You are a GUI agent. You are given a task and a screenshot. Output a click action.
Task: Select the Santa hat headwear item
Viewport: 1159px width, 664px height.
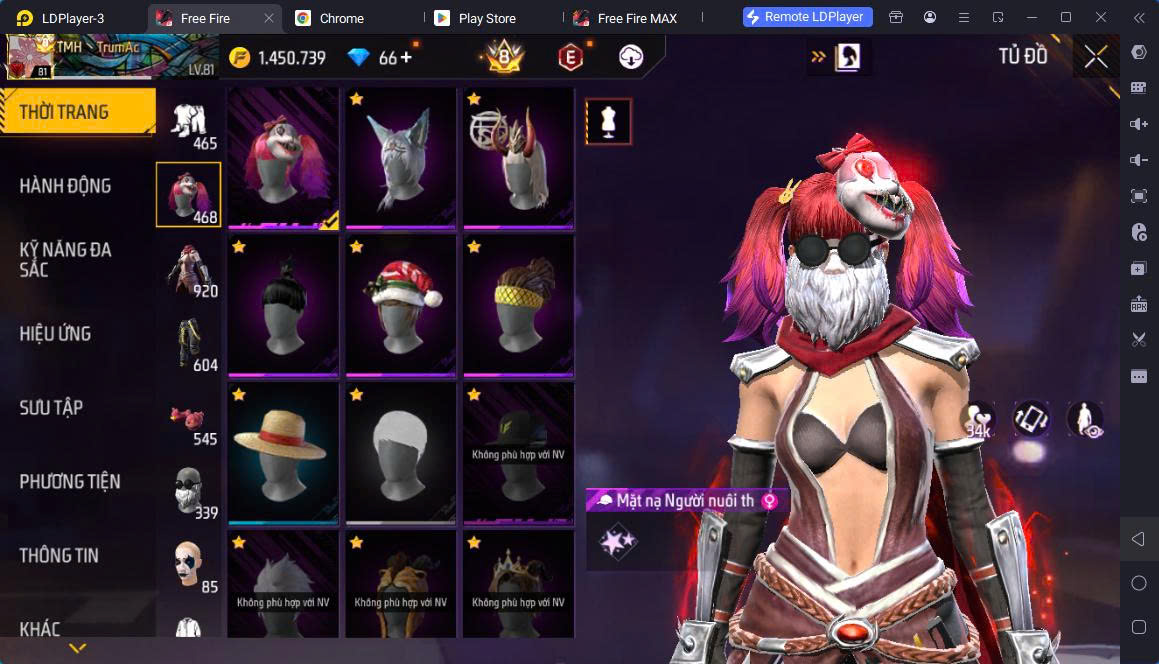click(x=401, y=295)
